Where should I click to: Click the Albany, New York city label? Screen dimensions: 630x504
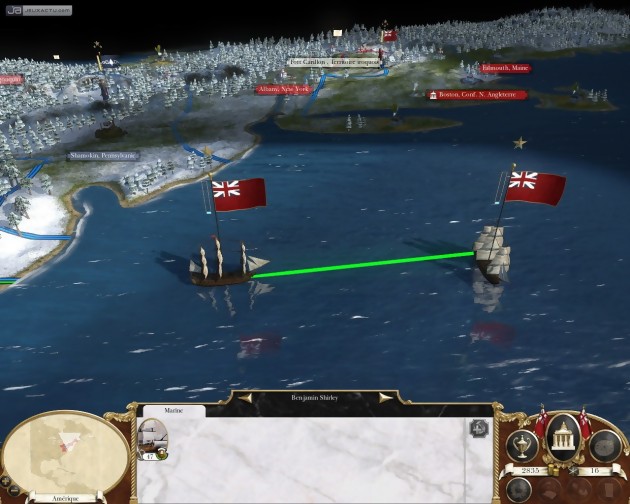tap(285, 89)
